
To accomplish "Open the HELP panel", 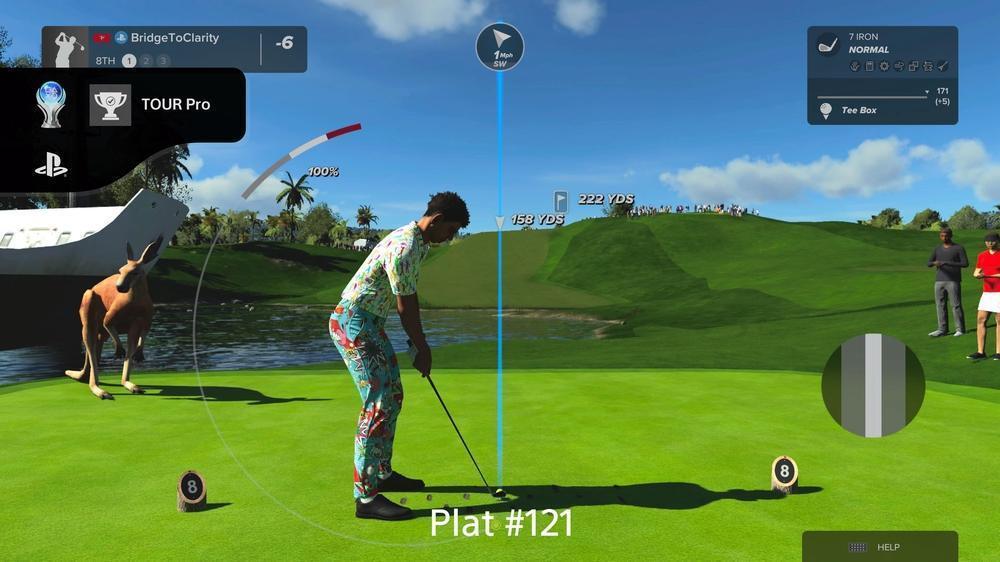I will point(879,547).
